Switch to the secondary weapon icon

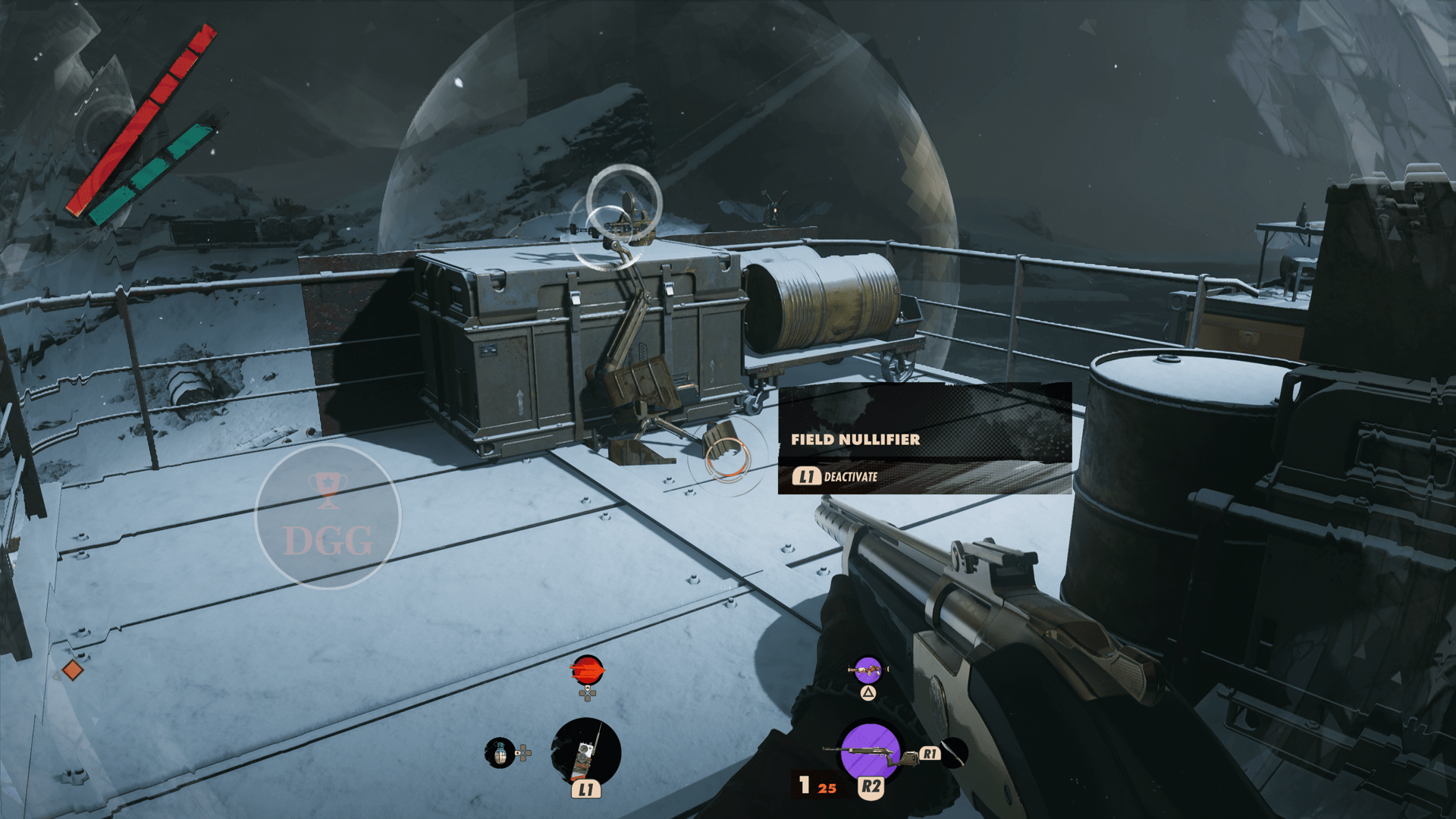pos(868,670)
